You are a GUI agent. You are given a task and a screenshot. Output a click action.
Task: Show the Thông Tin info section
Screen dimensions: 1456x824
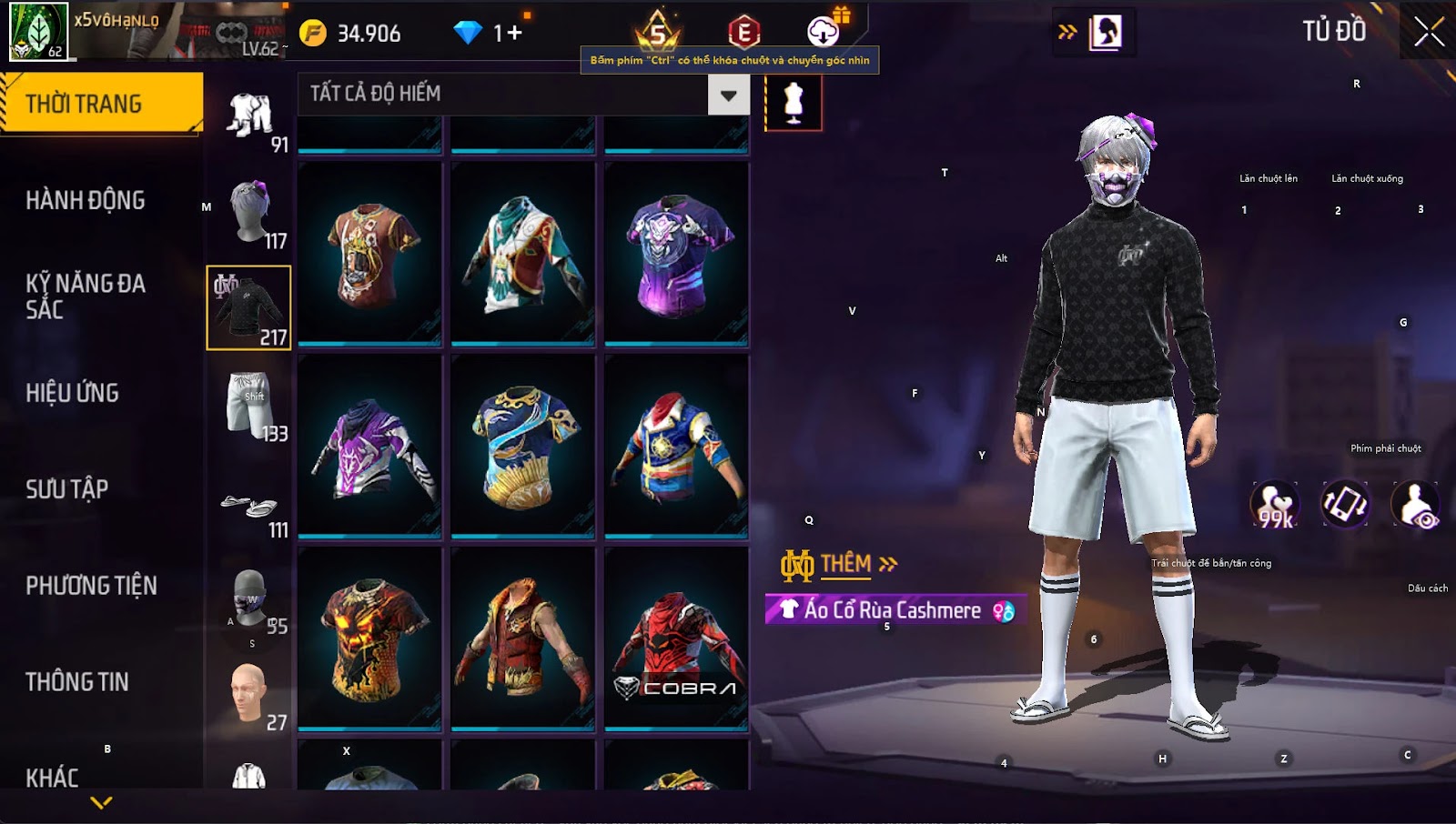pyautogui.click(x=77, y=682)
